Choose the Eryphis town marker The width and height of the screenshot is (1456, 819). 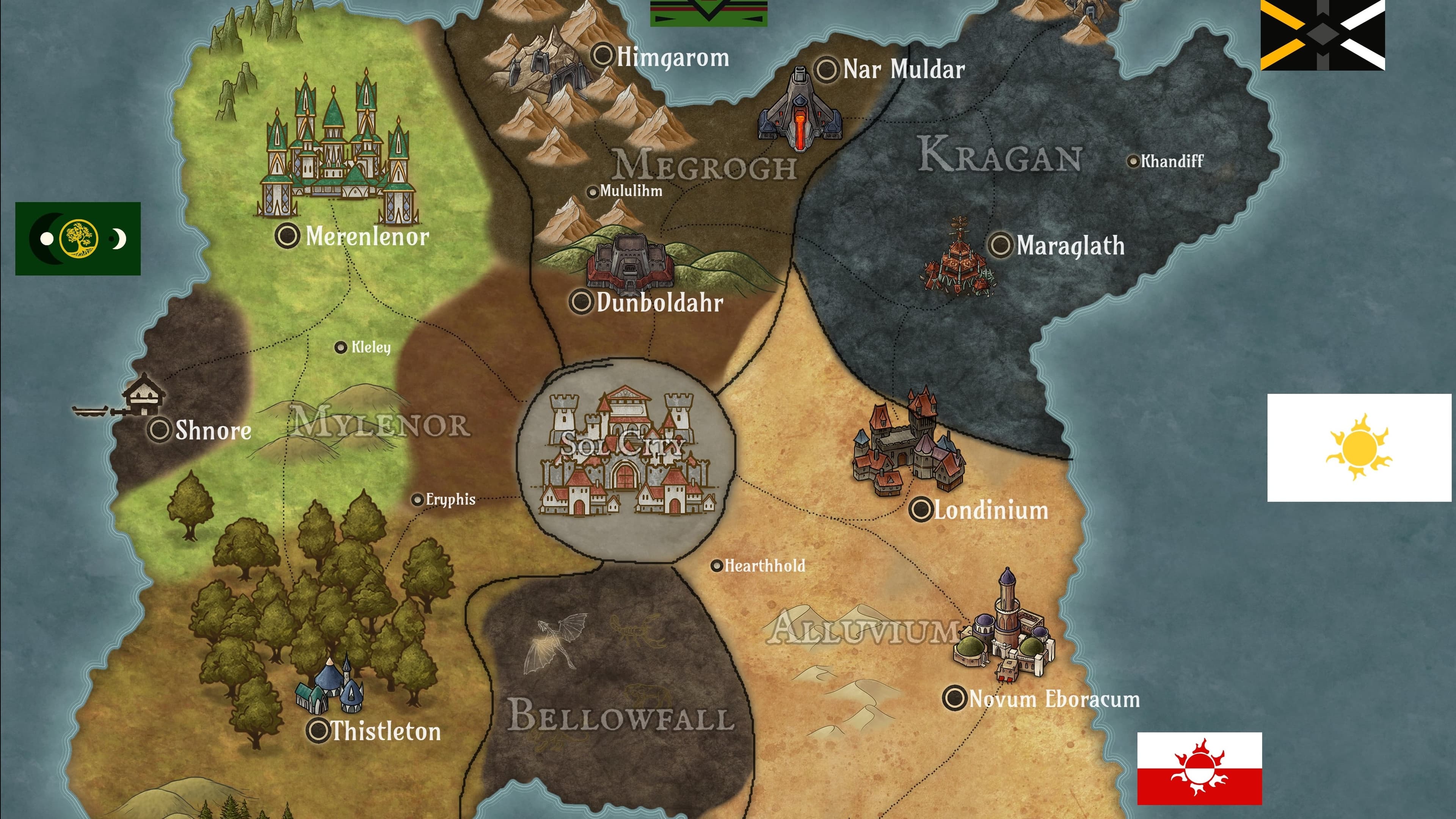point(417,500)
